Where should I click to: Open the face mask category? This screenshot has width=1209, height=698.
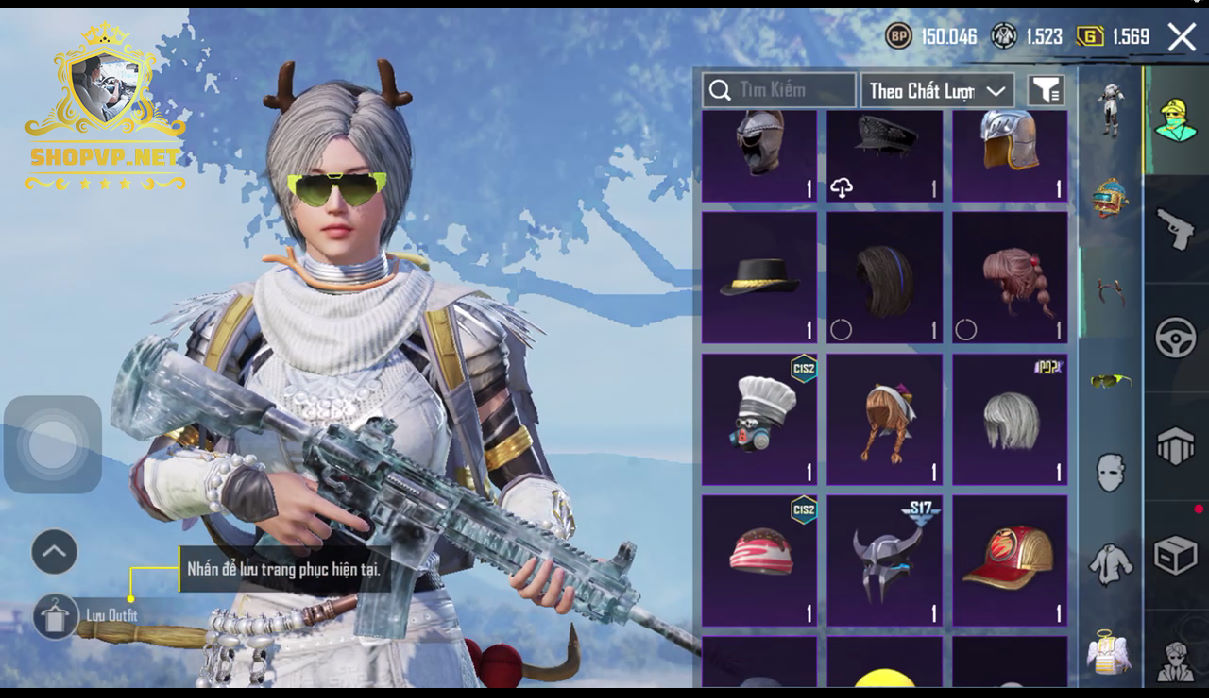(1111, 471)
